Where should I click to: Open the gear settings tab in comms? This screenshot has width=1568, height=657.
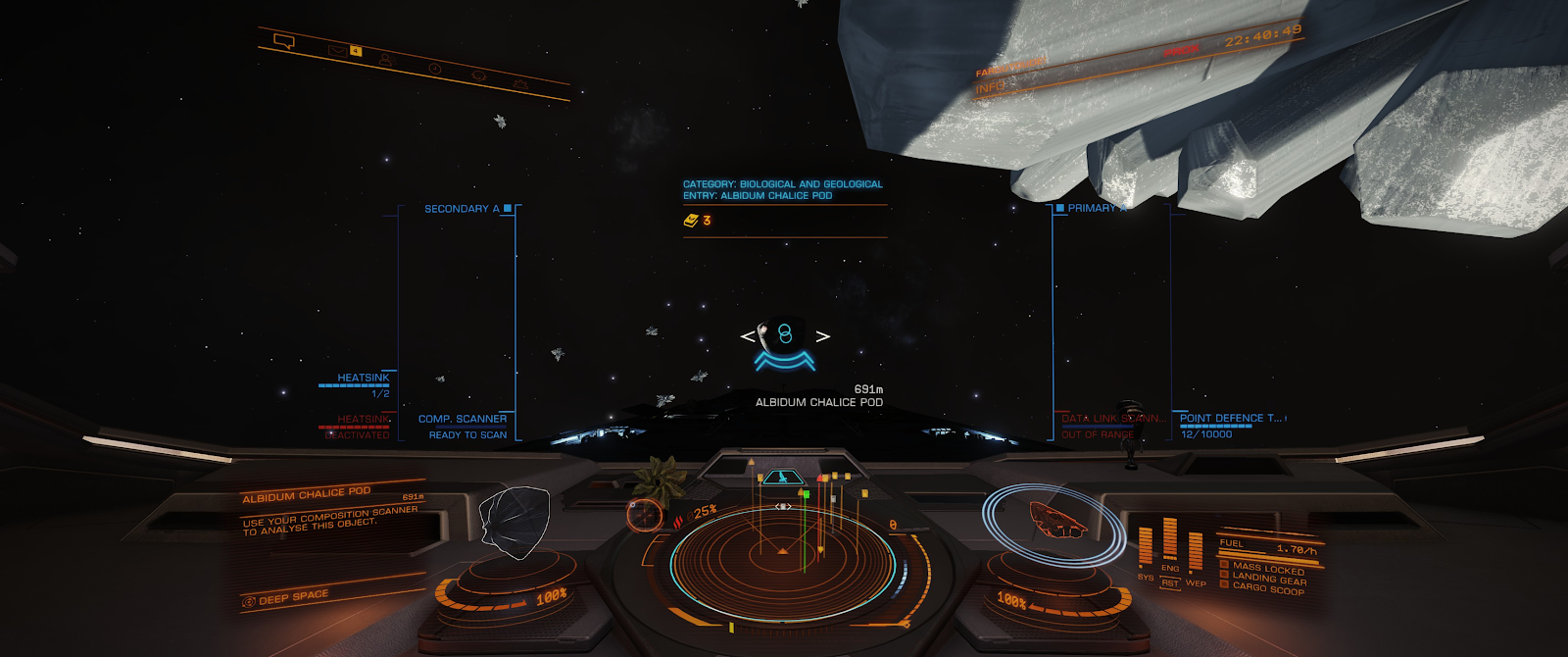coord(520,85)
